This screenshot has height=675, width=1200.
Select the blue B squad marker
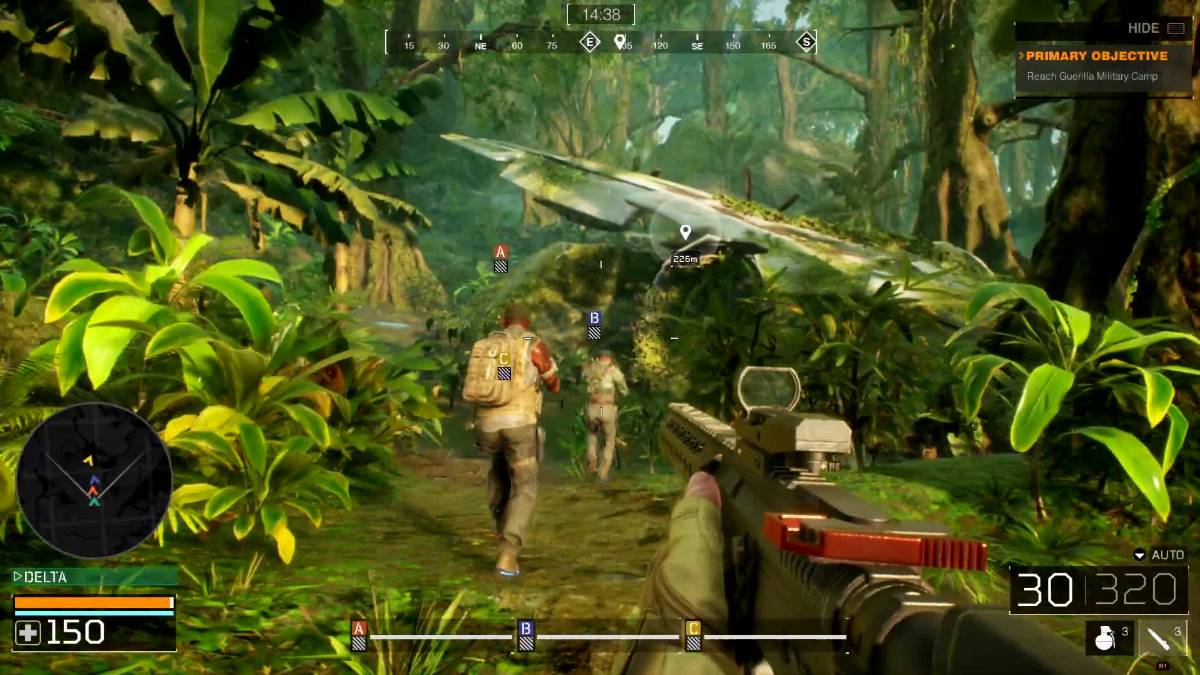[594, 324]
